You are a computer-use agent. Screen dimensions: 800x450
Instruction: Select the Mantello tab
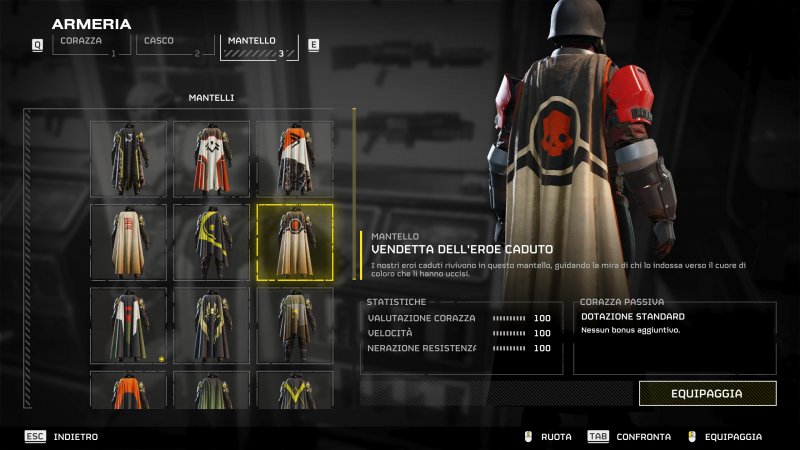click(x=258, y=46)
